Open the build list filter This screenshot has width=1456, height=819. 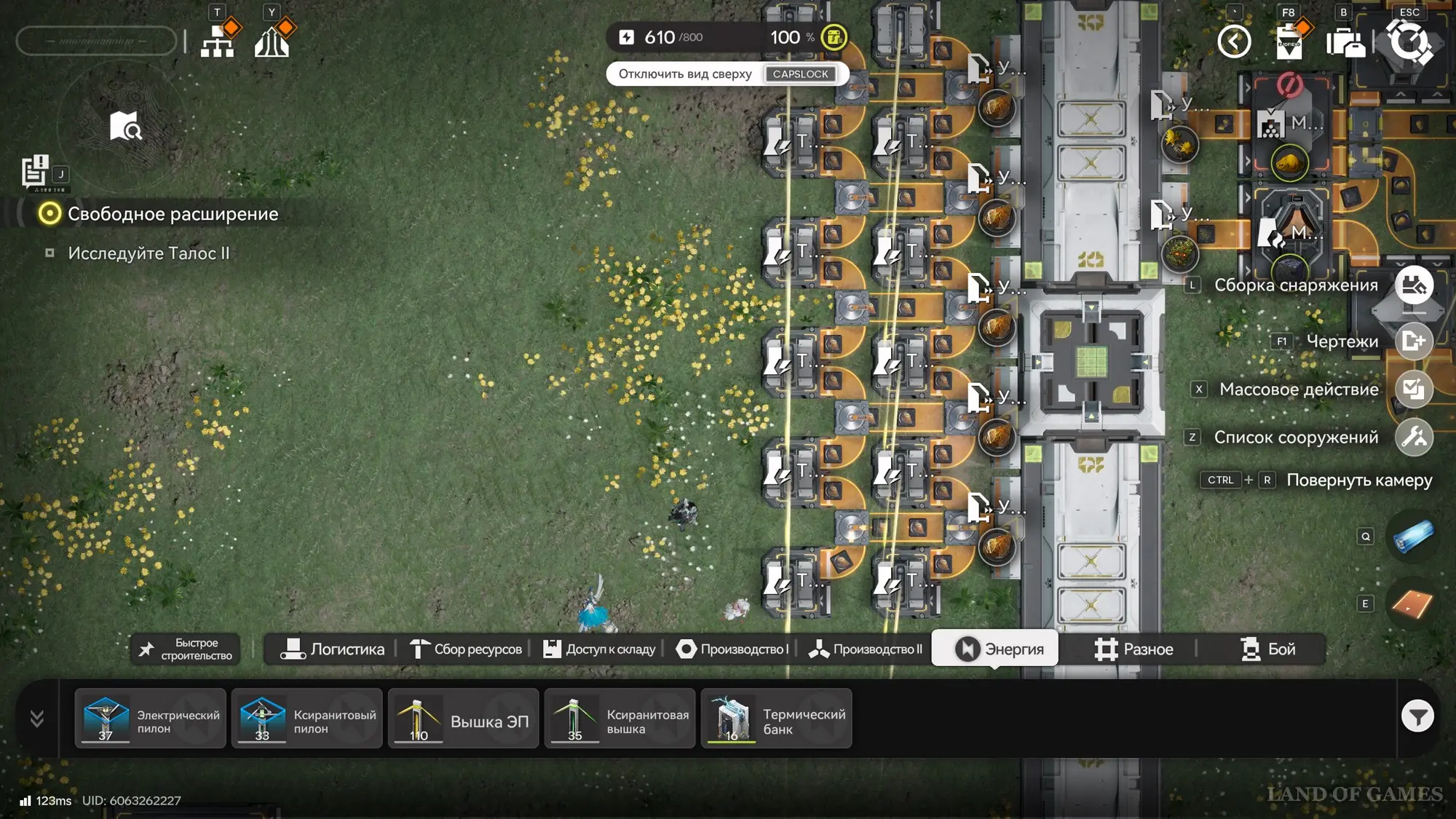tap(1417, 718)
